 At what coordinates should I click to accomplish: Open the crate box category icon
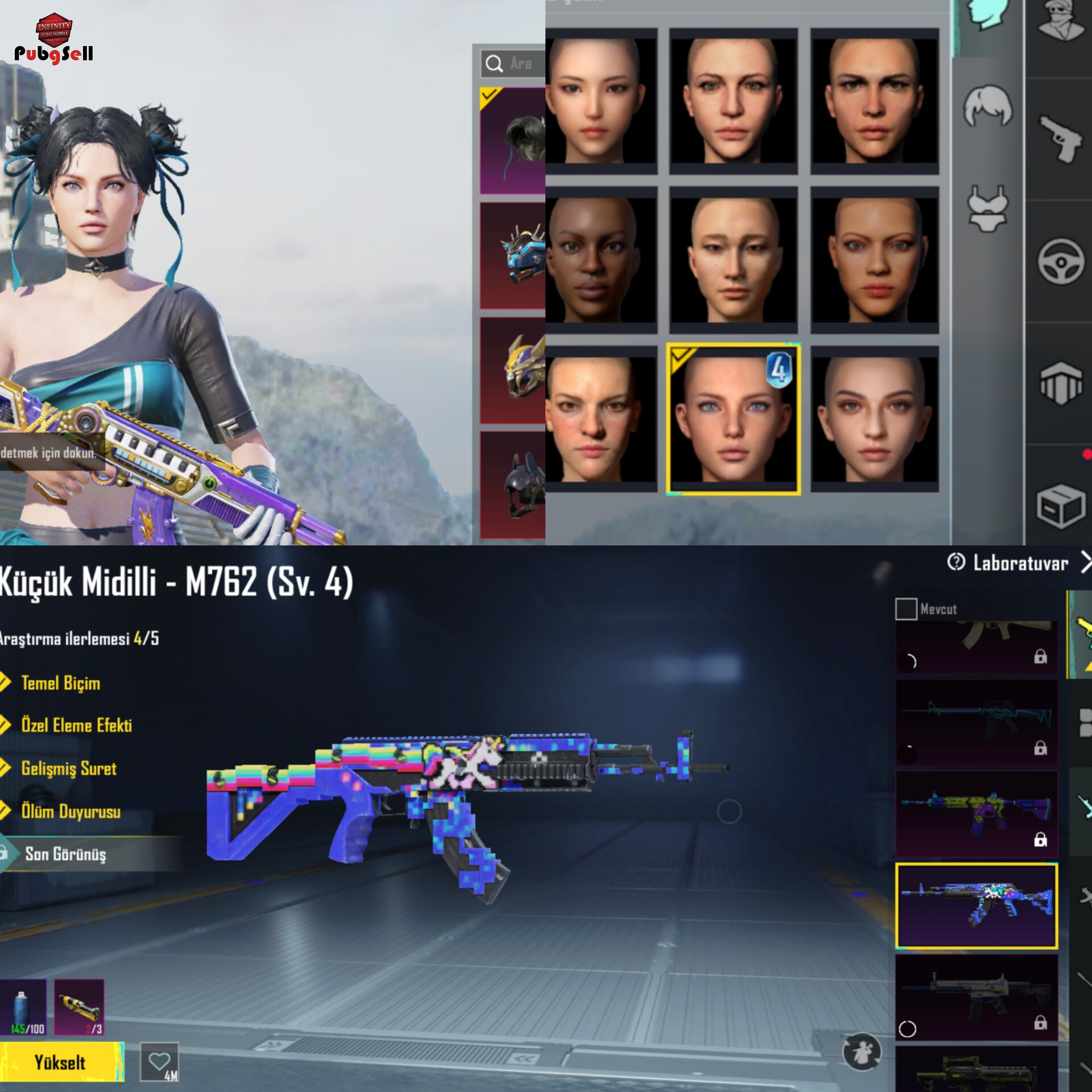click(x=1061, y=506)
